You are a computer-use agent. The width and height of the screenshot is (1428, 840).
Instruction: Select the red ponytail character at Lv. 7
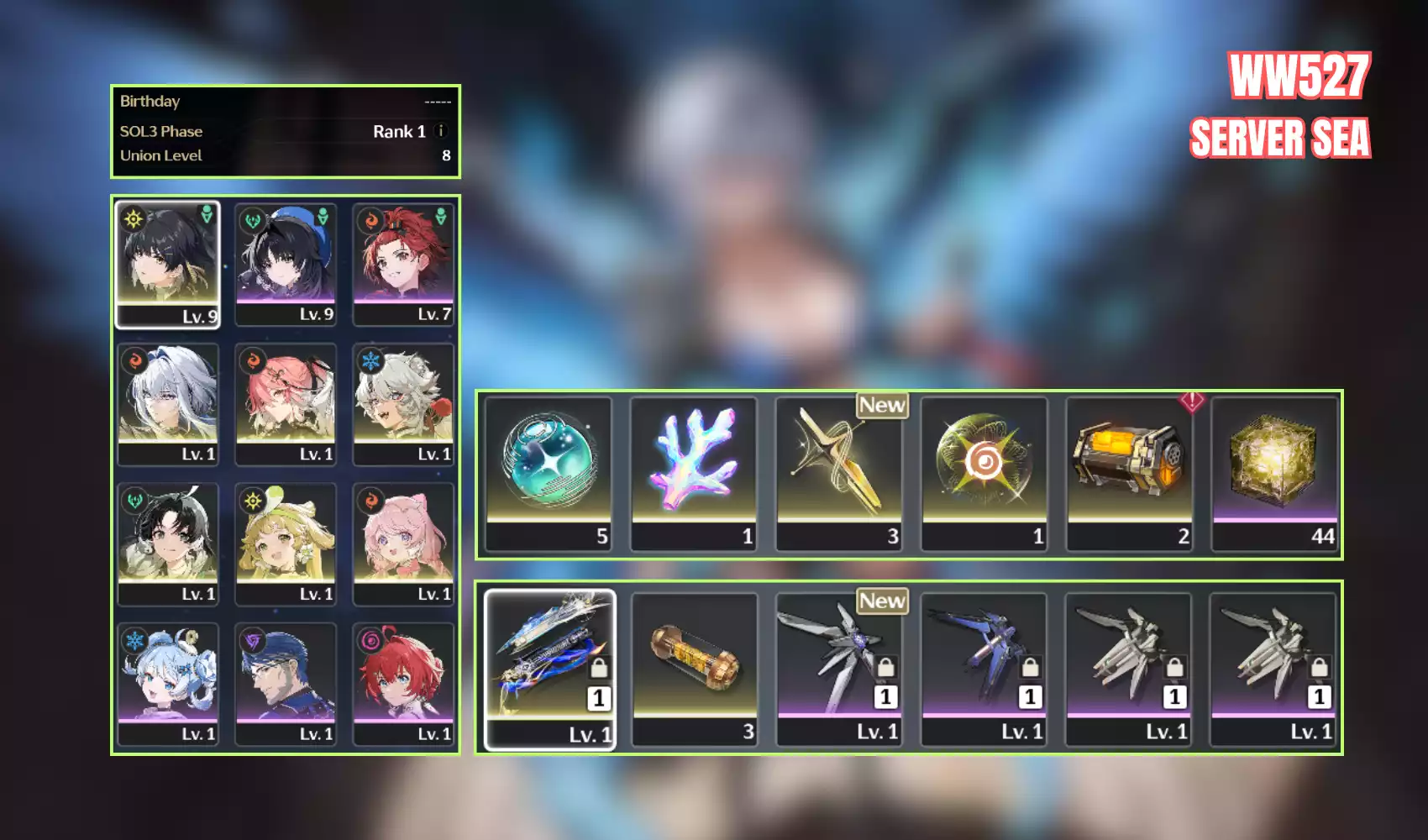coord(403,263)
